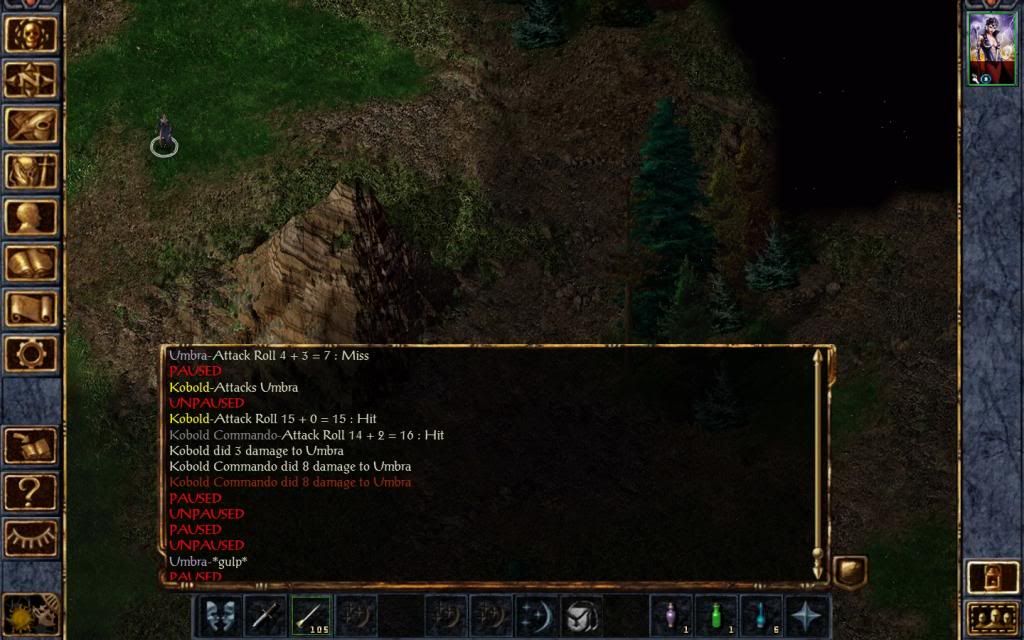This screenshot has height=640, width=1024.
Task: Open the options menu with the gear icon
Action: pyautogui.click(x=31, y=353)
